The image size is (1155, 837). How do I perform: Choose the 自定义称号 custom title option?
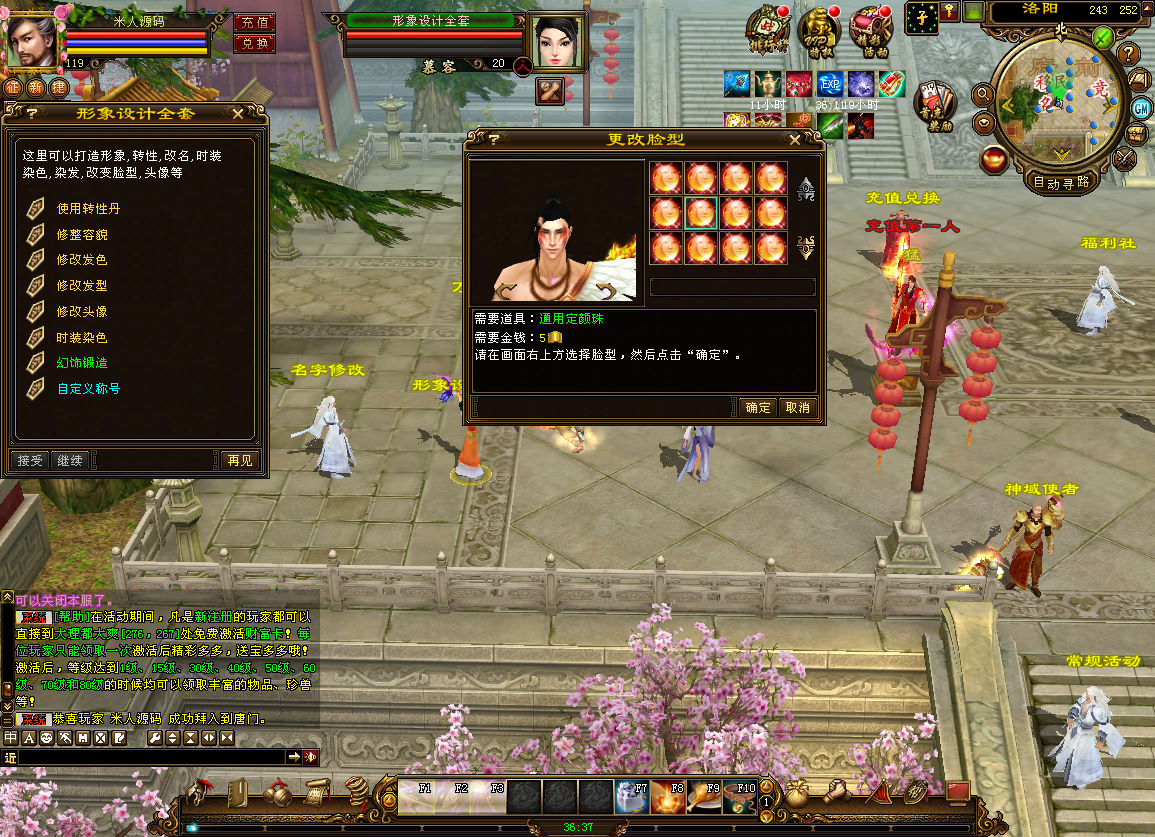click(88, 389)
